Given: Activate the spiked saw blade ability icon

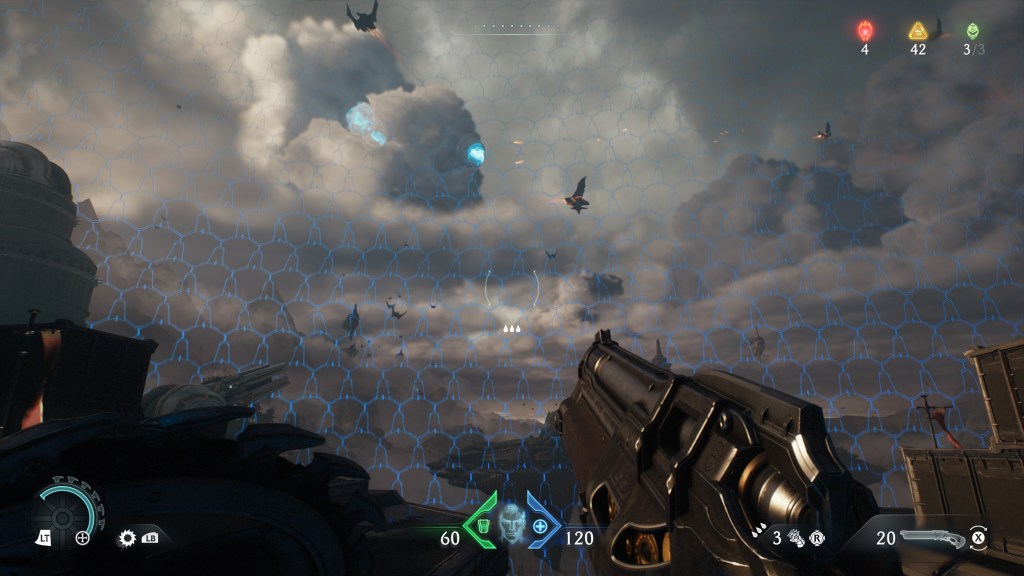Looking at the screenshot, I should click(x=128, y=537).
